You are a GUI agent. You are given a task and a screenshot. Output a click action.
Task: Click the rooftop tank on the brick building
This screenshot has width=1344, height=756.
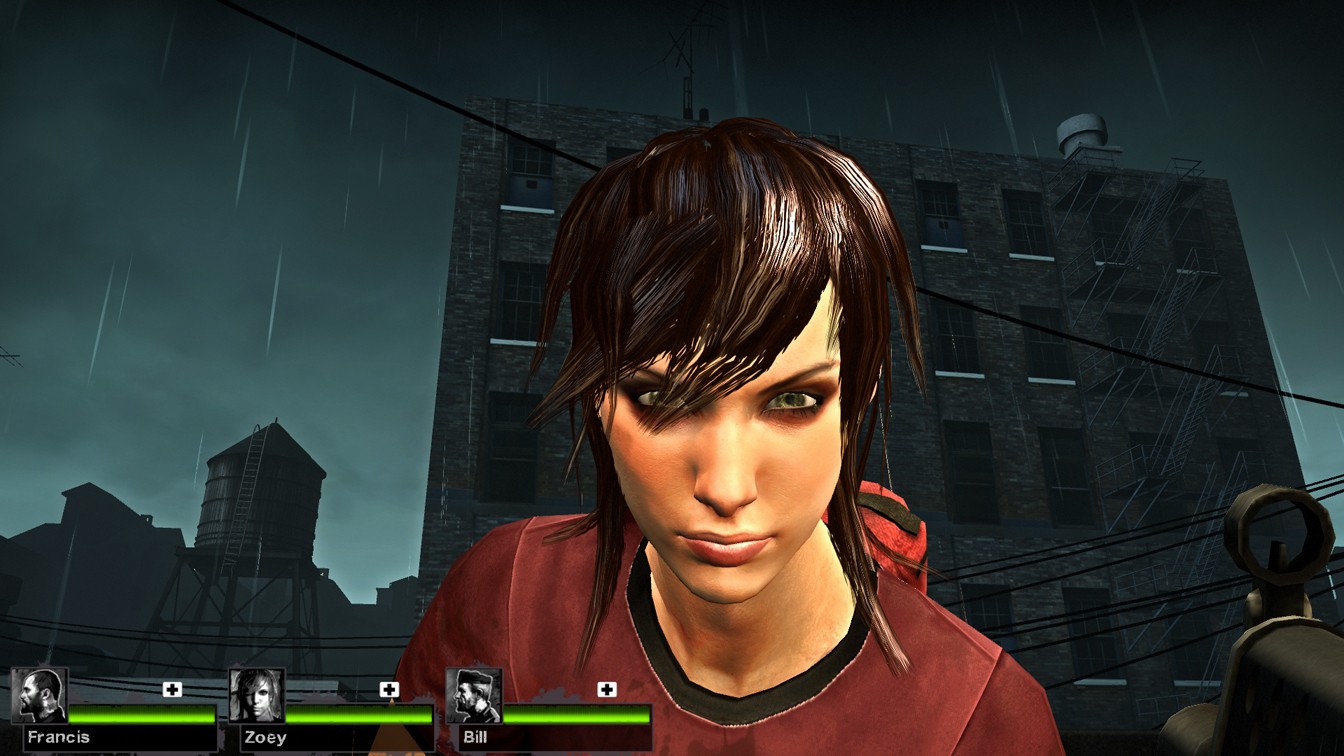pyautogui.click(x=1084, y=130)
